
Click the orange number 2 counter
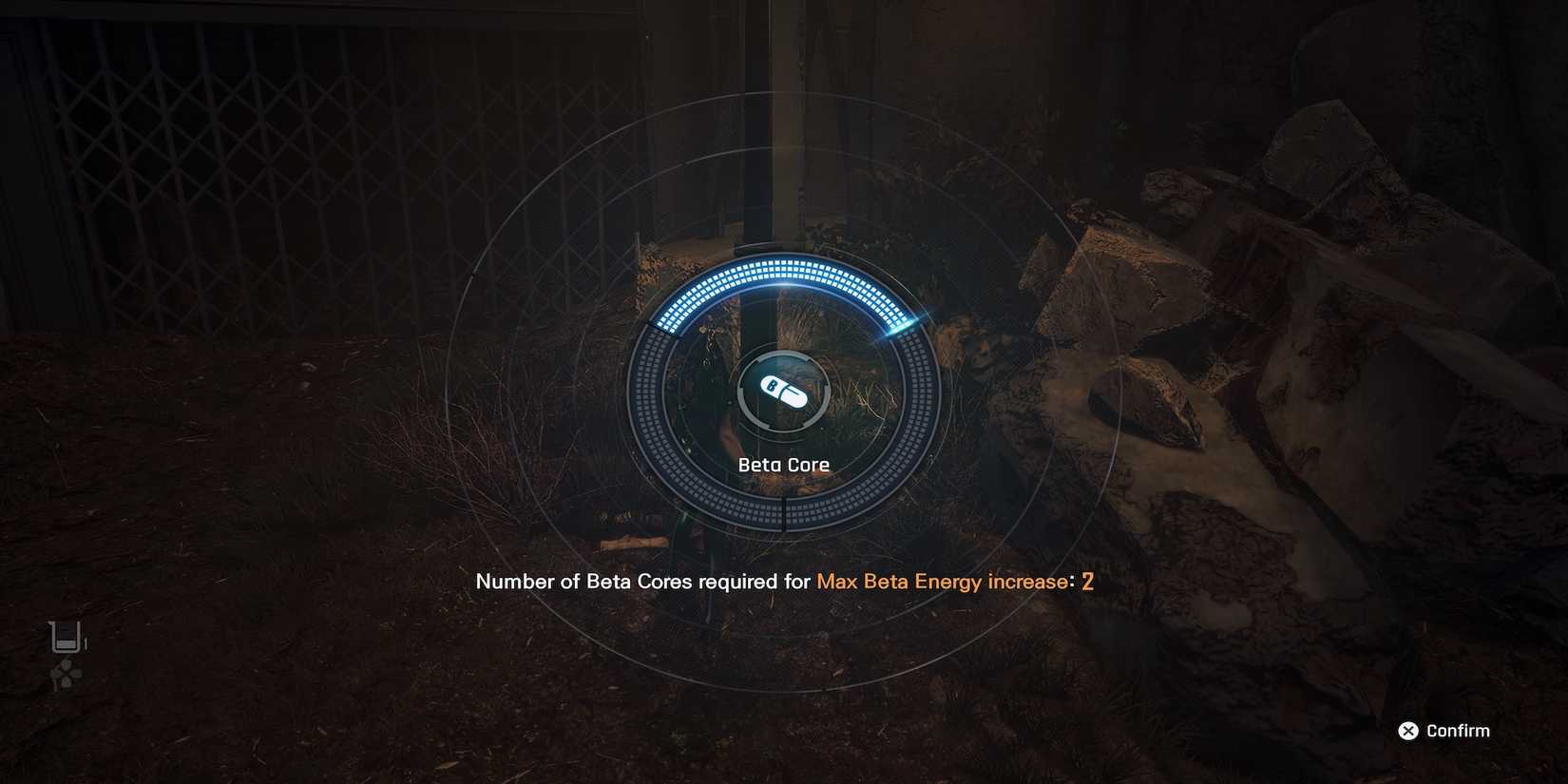[1089, 581]
